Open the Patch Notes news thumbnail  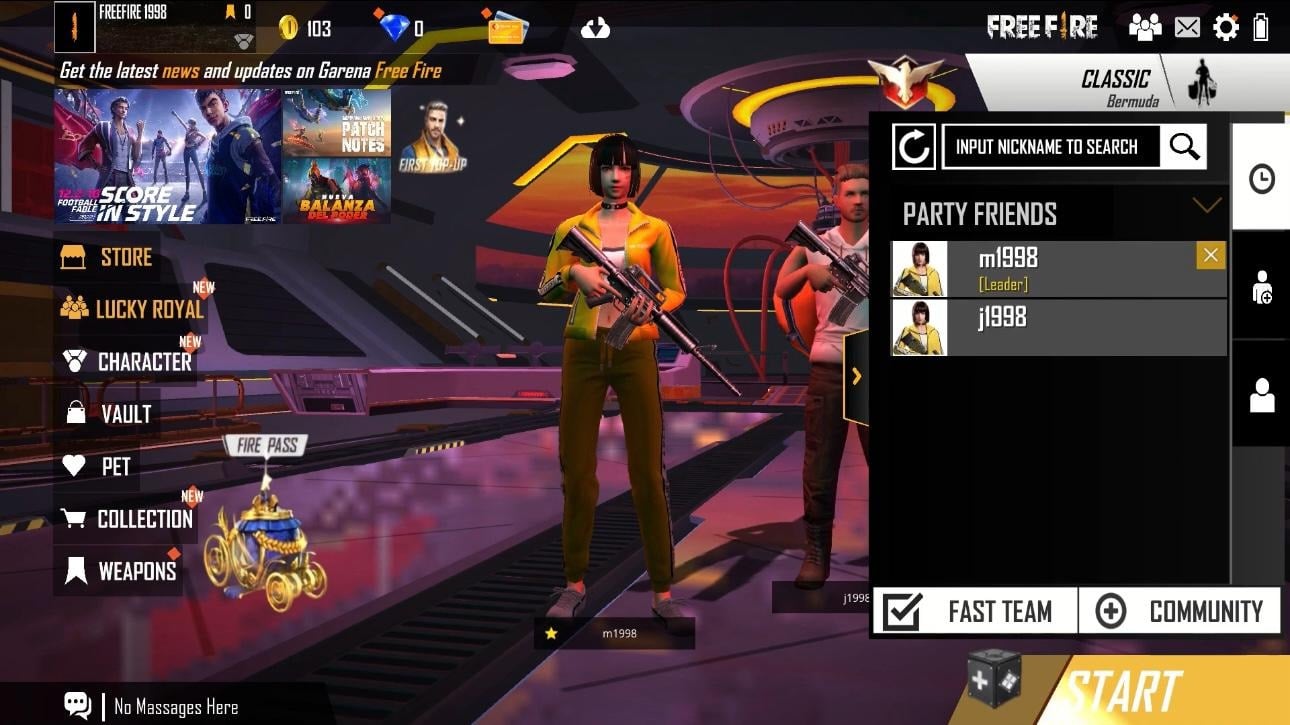point(336,120)
